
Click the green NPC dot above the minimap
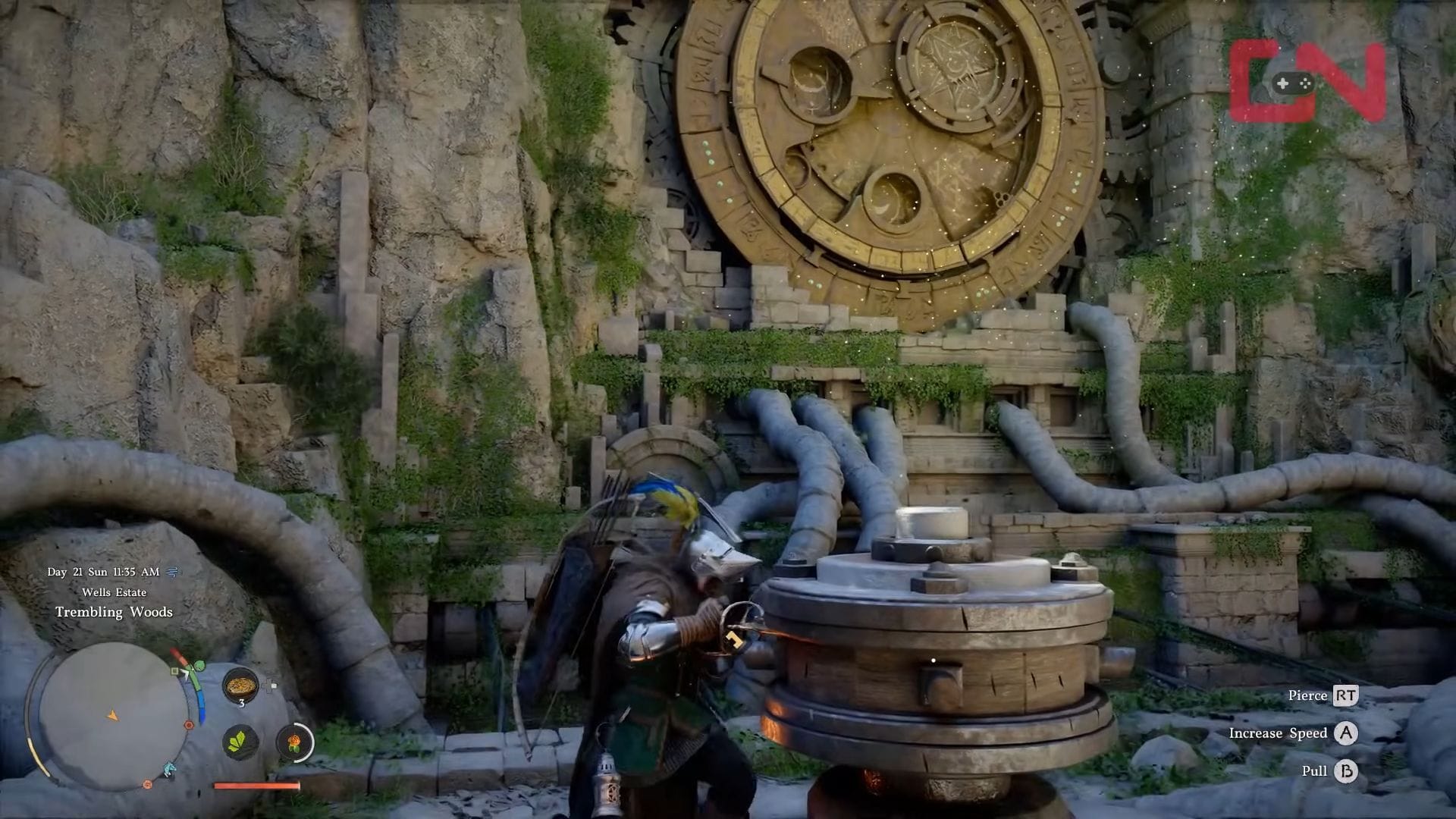(x=199, y=664)
